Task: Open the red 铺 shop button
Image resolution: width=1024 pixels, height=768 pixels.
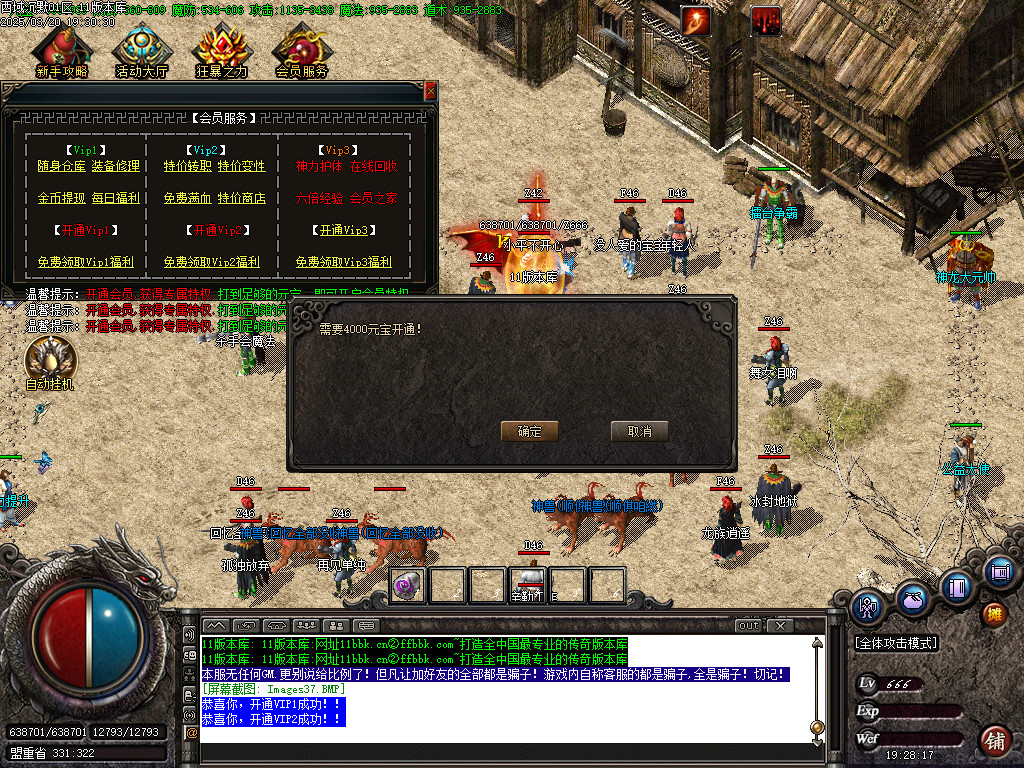Action: coord(994,740)
